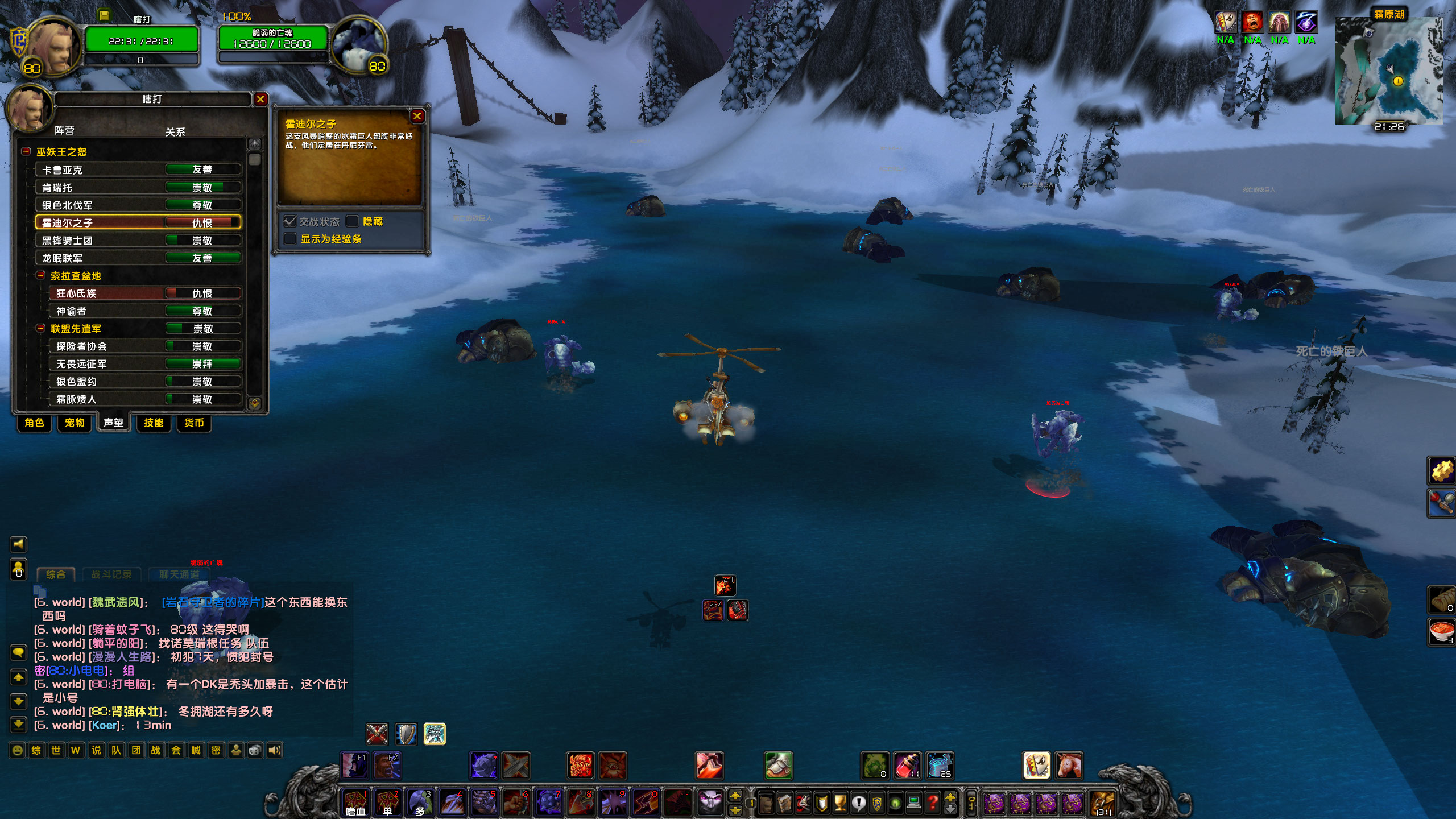Open the guild tabard icon

point(876,803)
